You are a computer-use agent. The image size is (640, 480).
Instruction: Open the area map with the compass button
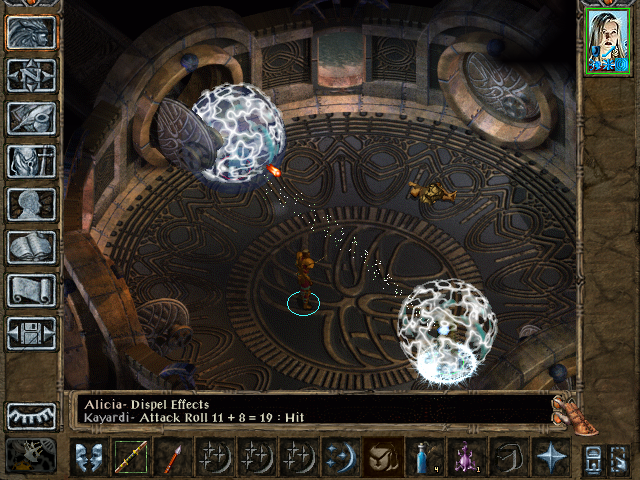32,76
